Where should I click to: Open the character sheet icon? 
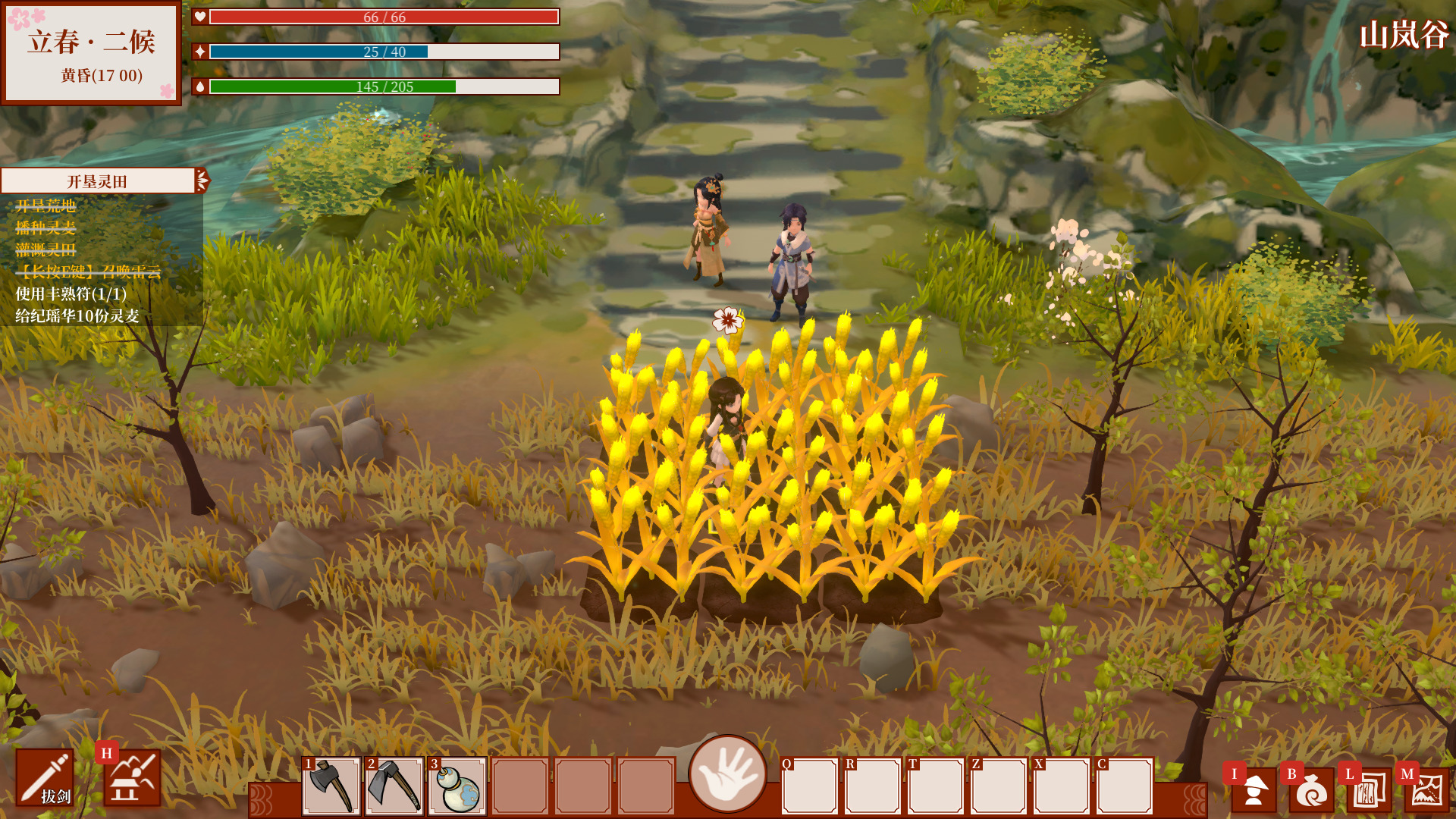(x=1254, y=789)
